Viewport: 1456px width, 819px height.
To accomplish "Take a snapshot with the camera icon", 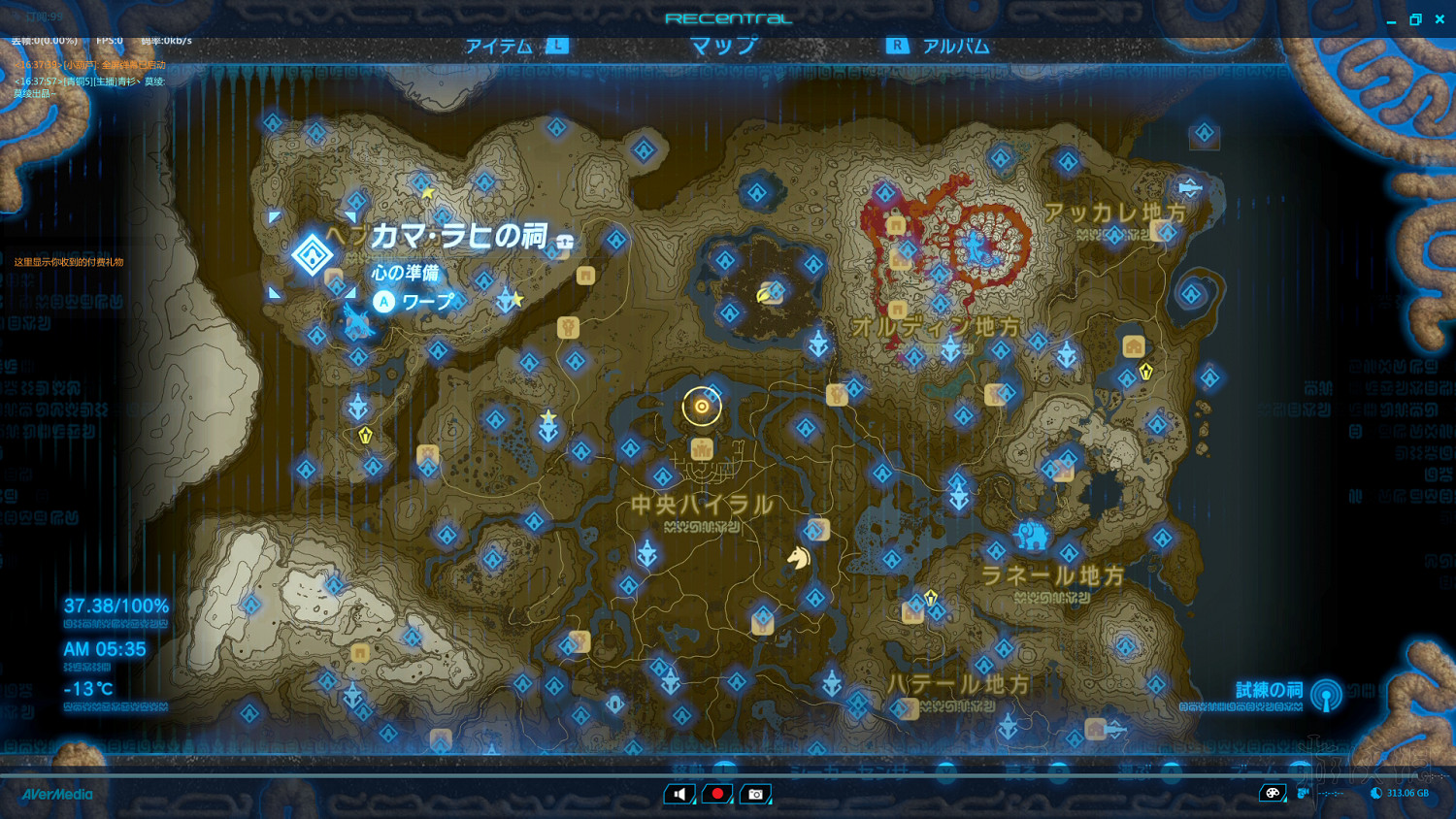I will point(755,793).
